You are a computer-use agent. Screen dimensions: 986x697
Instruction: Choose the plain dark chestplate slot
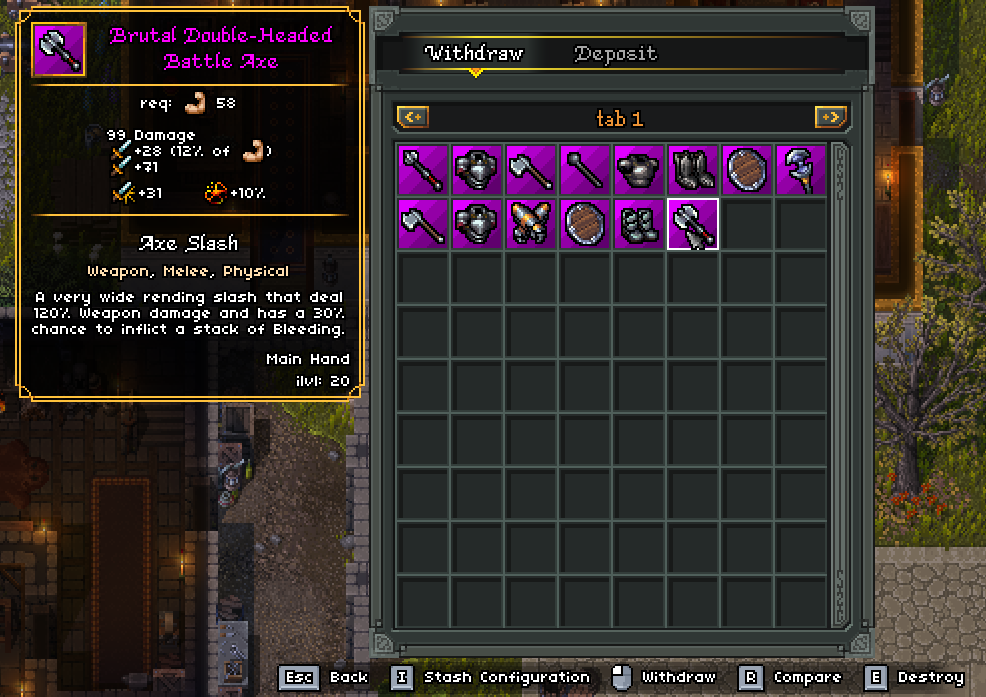(639, 170)
